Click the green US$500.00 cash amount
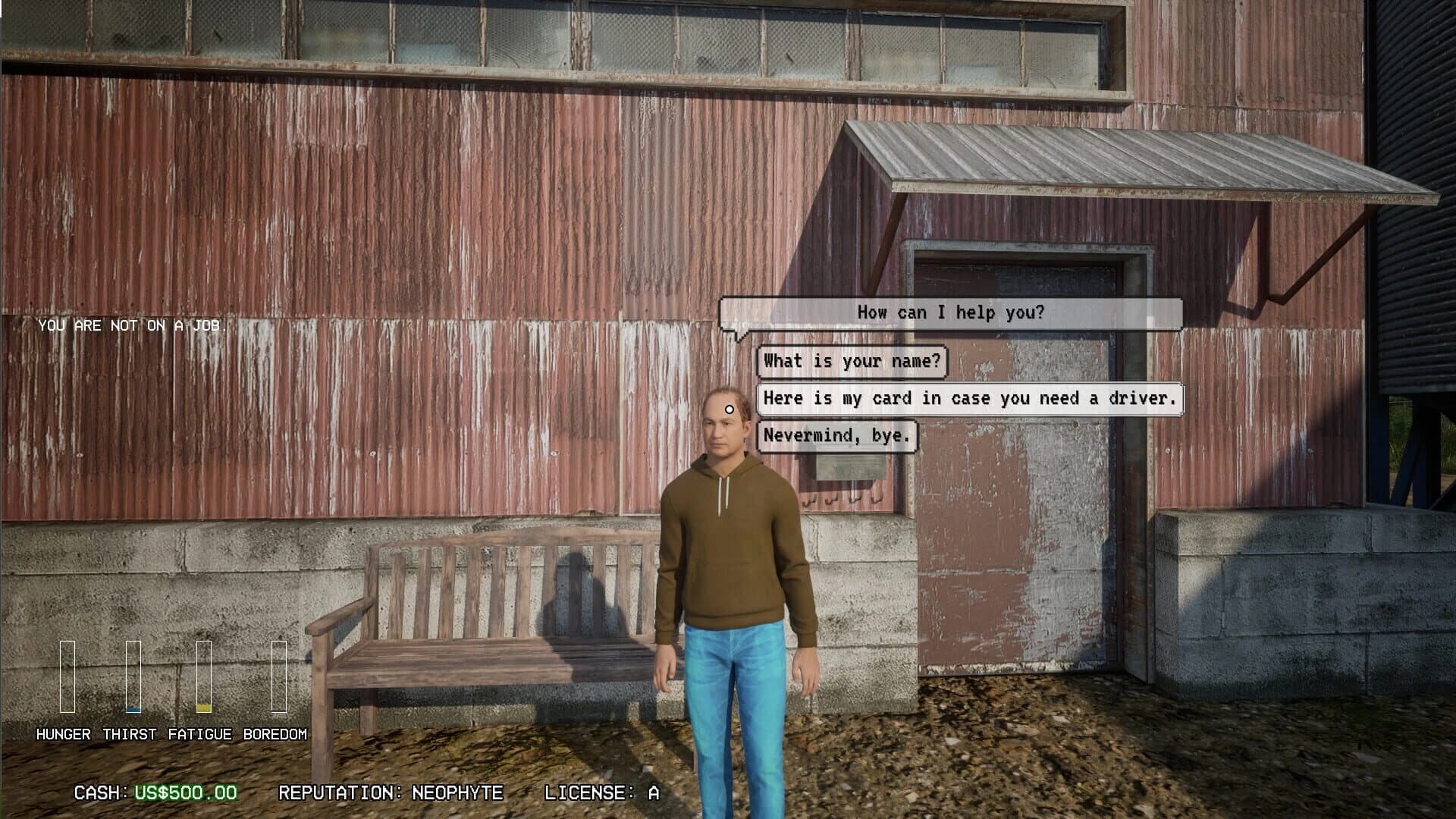The height and width of the screenshot is (819, 1456). [185, 792]
